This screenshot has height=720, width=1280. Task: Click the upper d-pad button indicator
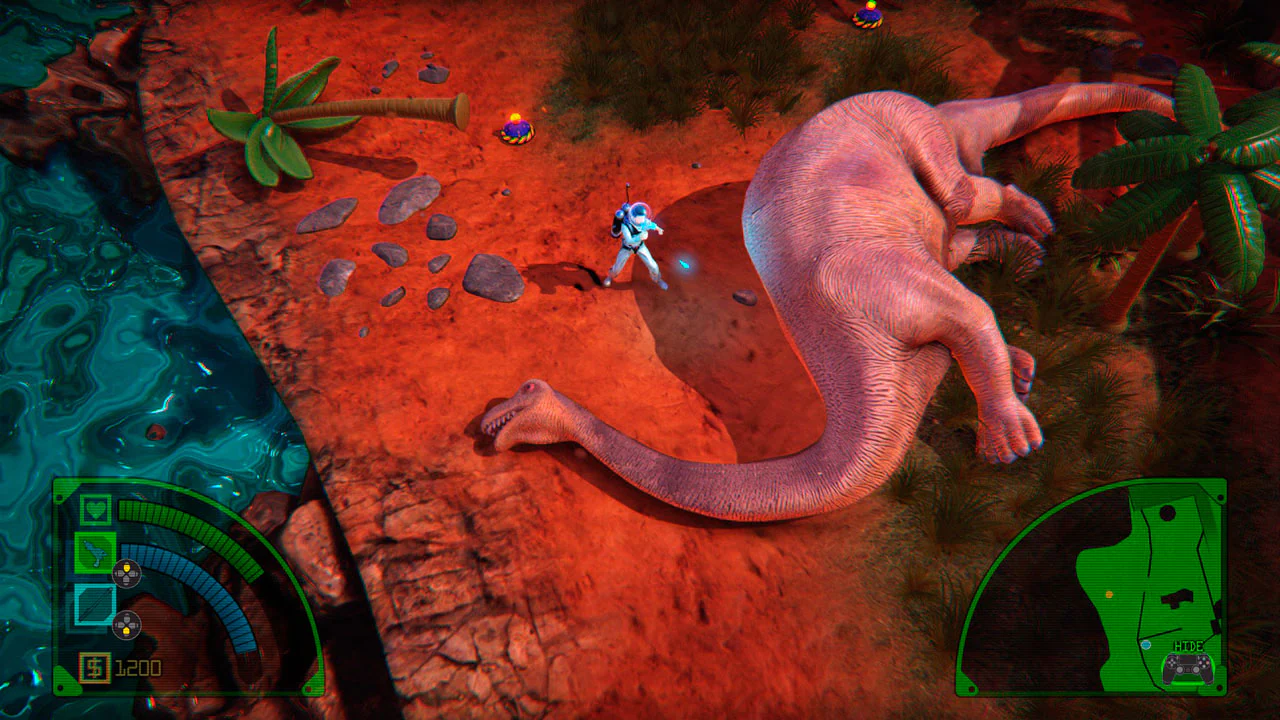(127, 573)
